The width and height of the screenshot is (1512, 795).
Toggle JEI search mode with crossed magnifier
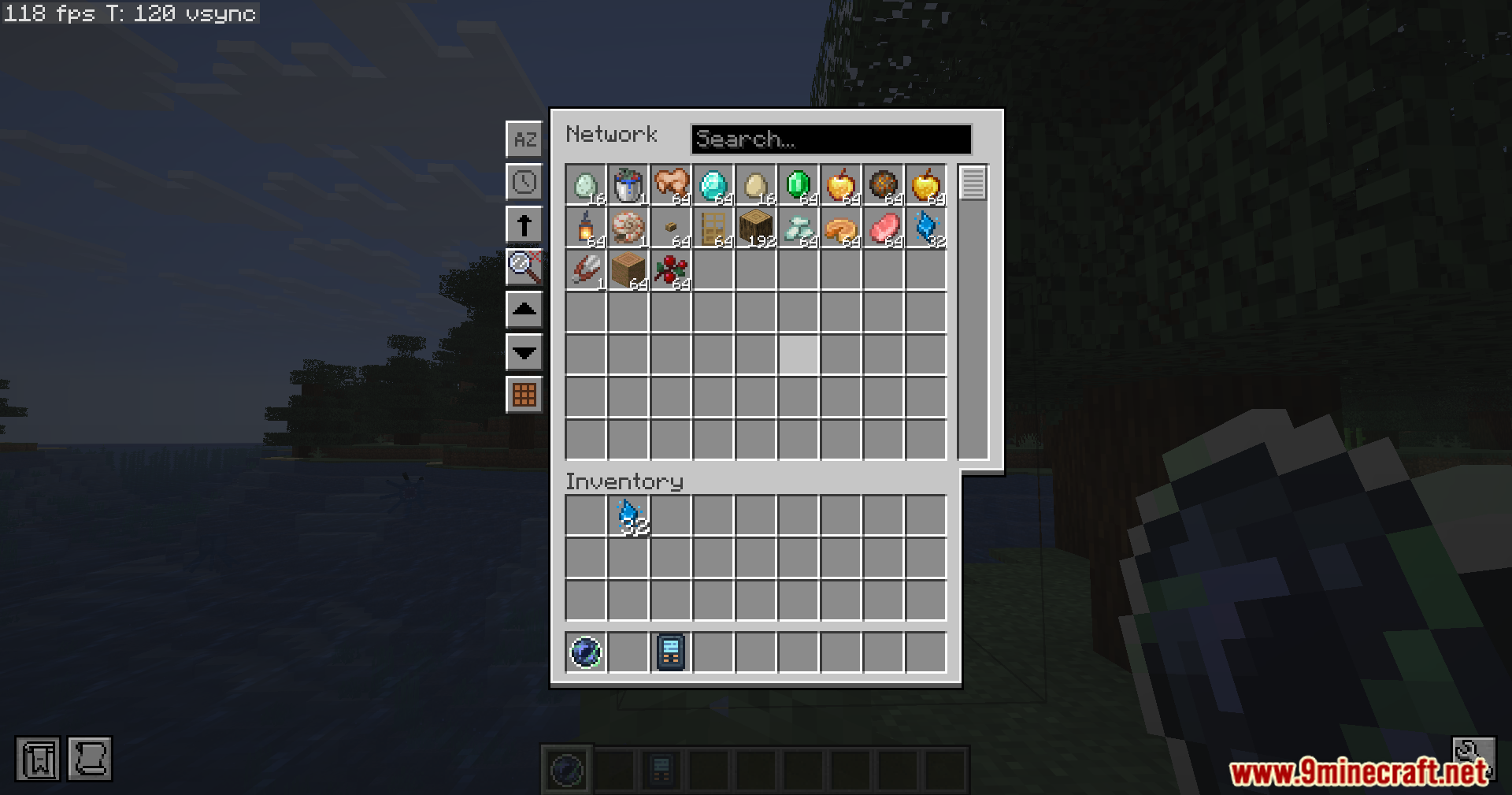pos(524,266)
